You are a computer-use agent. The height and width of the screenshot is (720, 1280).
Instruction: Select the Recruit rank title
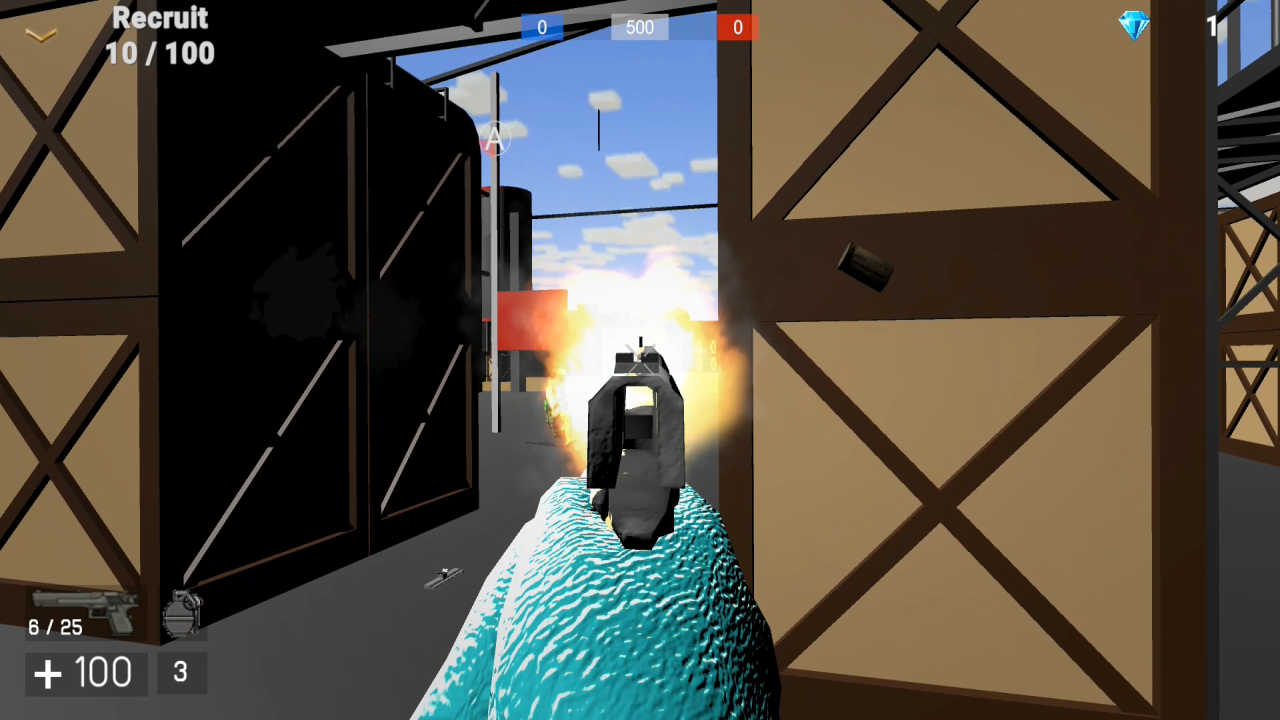click(x=160, y=18)
